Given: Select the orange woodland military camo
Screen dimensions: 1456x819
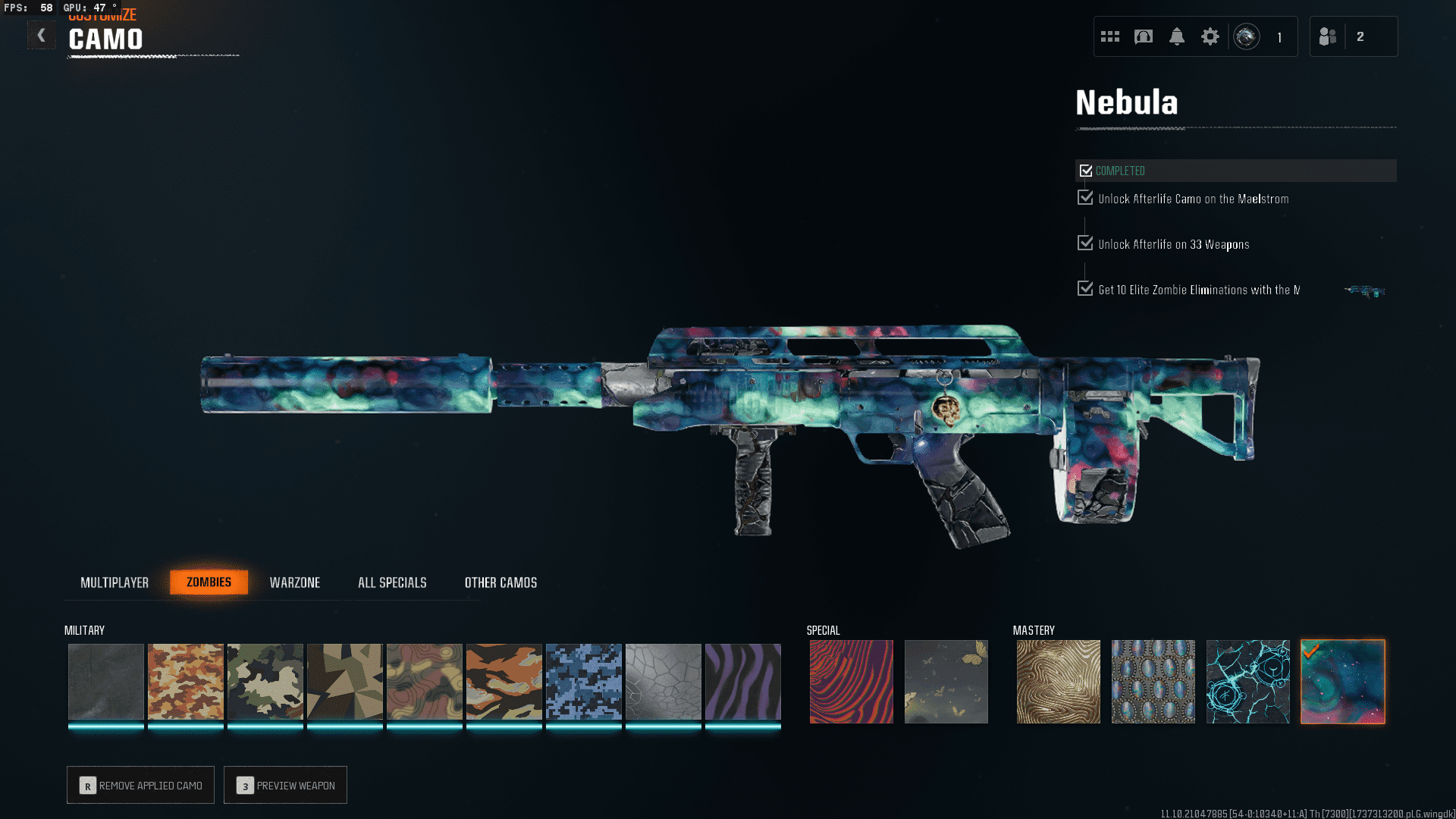Looking at the screenshot, I should pyautogui.click(x=185, y=682).
